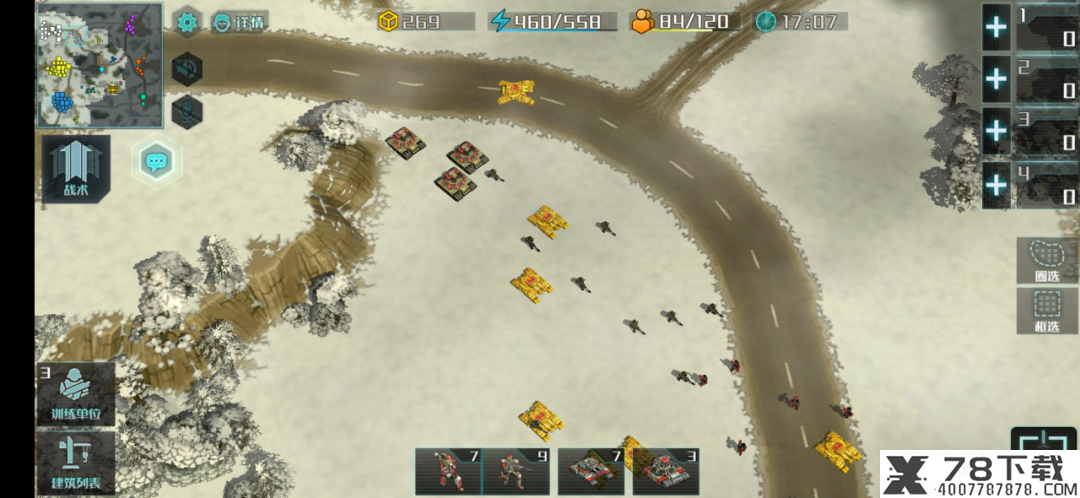Open the 训练单位 train units menu
1080x498 pixels.
76,394
